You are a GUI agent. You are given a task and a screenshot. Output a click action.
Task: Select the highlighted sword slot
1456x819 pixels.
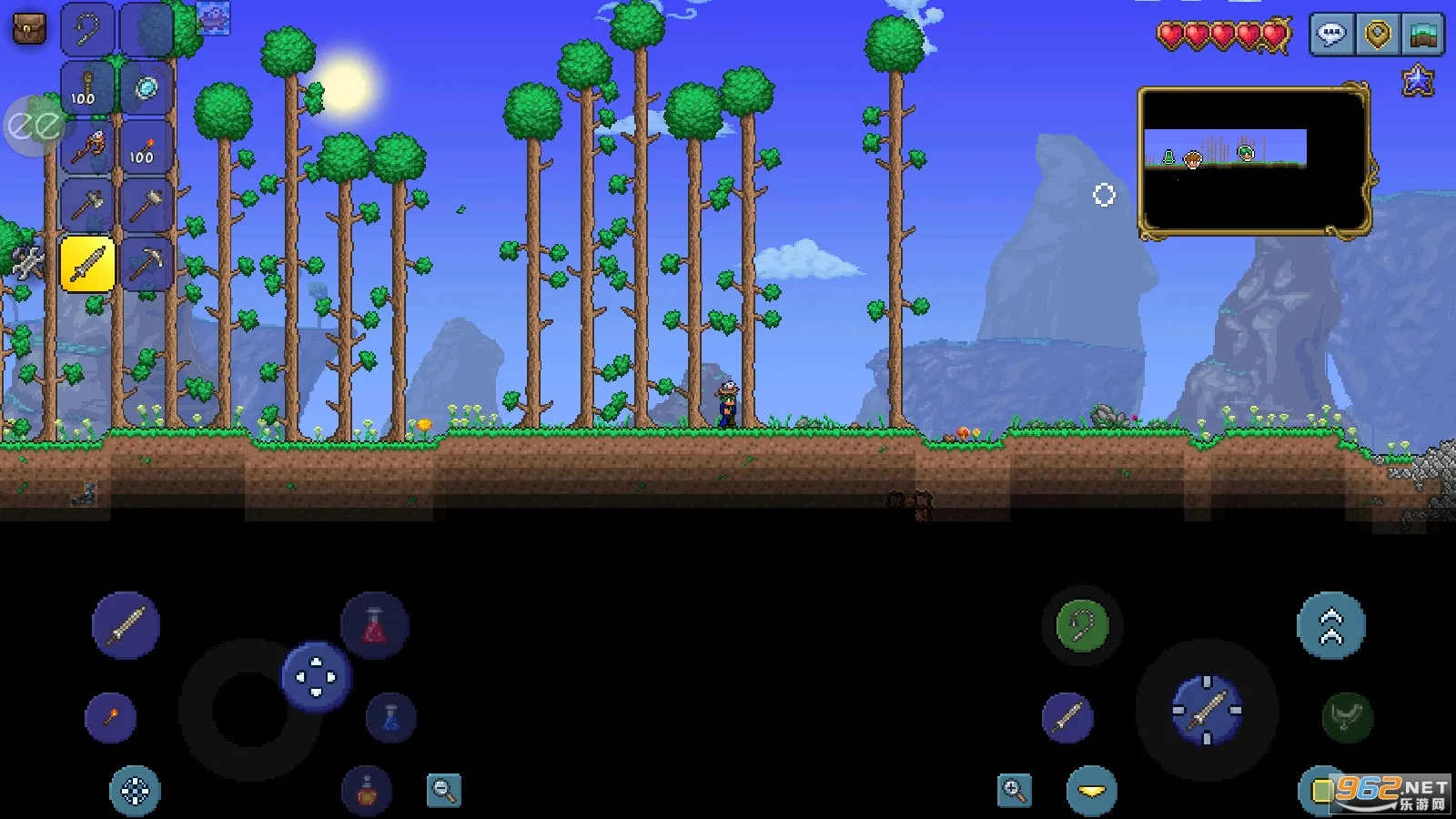coord(88,265)
